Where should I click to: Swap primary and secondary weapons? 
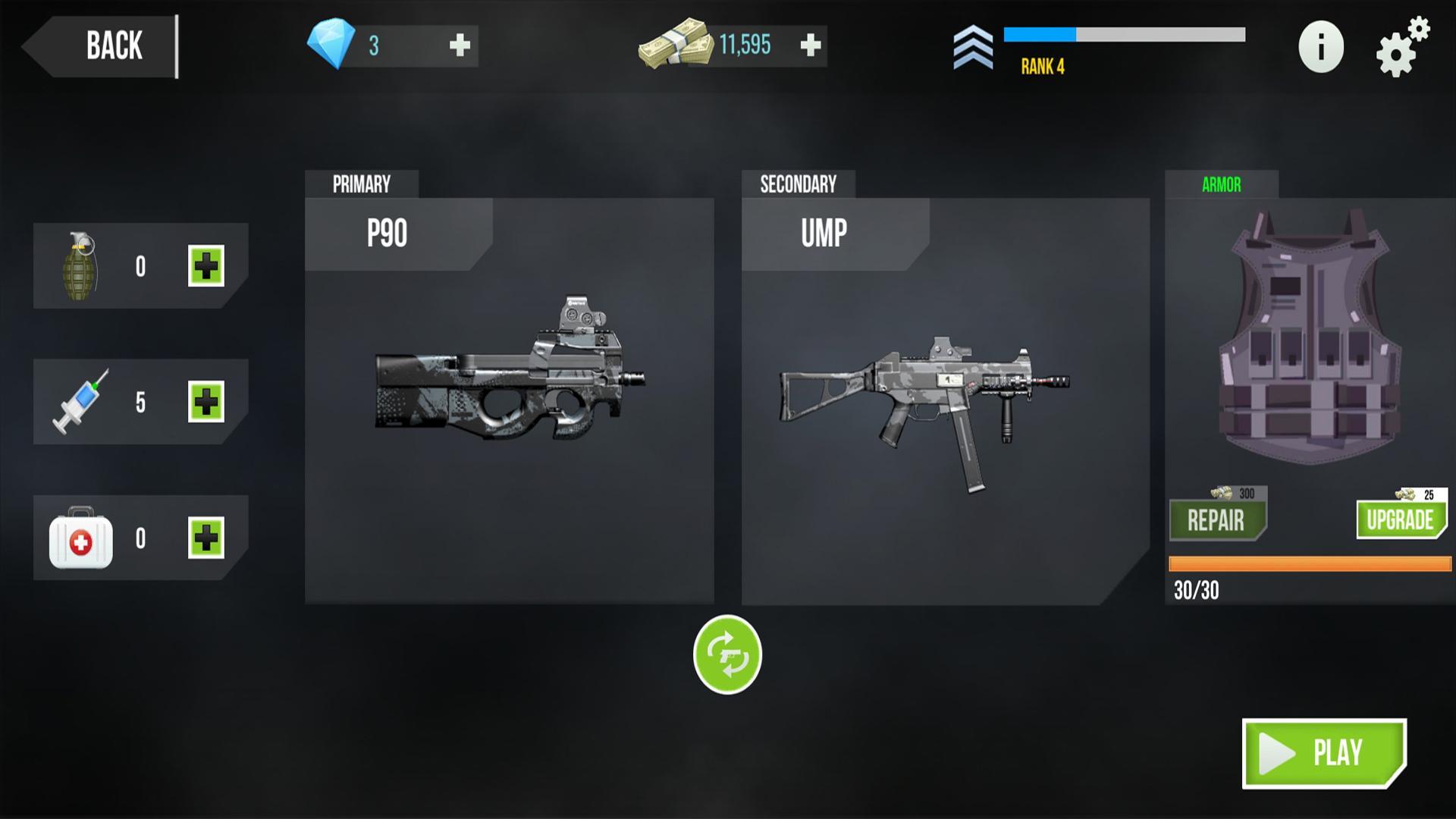727,654
